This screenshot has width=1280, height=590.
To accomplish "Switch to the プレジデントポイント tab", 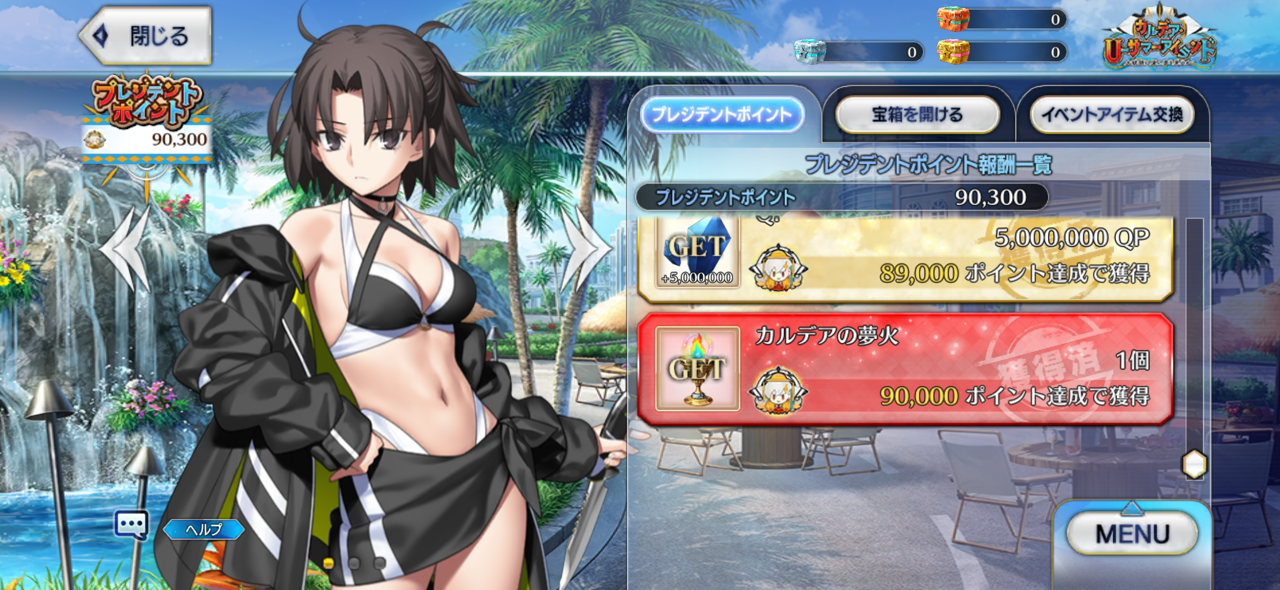I will (x=722, y=115).
